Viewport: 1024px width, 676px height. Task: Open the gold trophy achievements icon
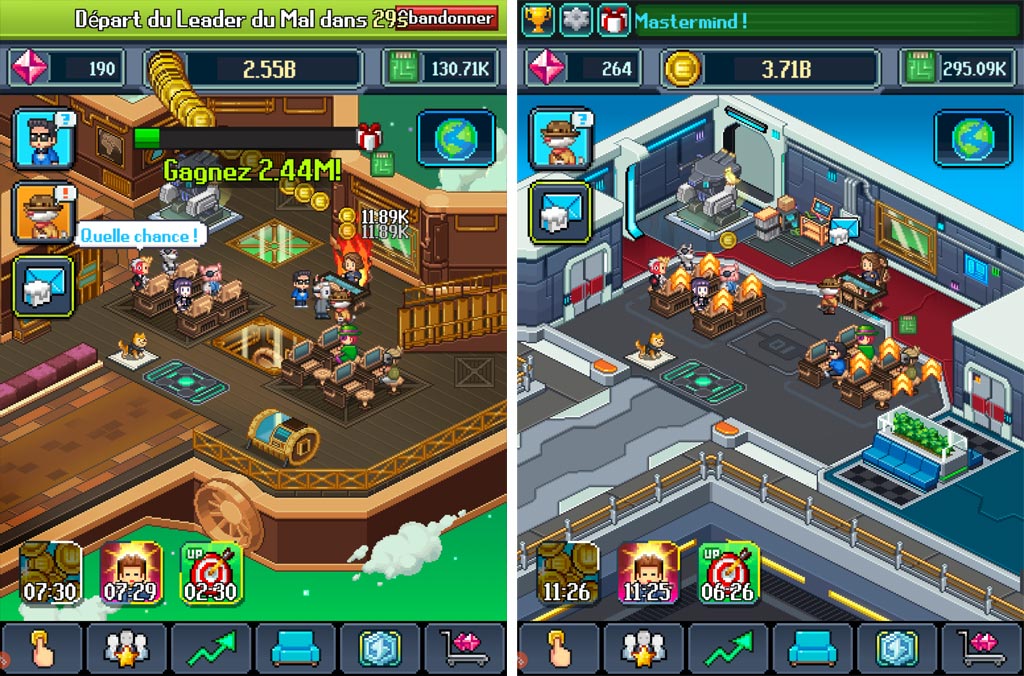pyautogui.click(x=537, y=19)
